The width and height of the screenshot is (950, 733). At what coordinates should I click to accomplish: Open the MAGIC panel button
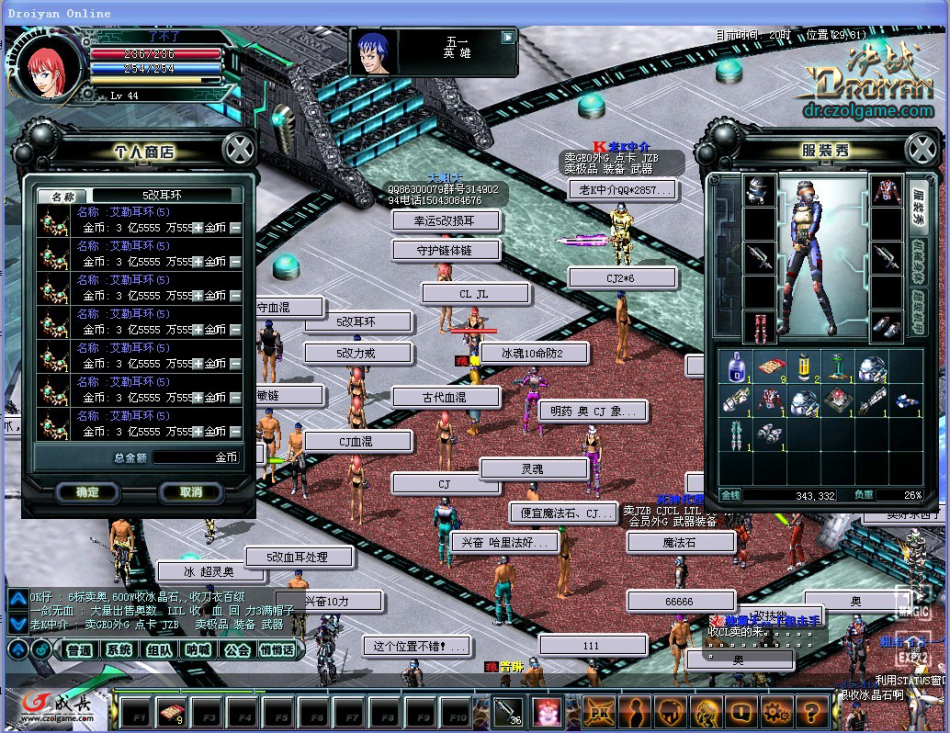[x=912, y=604]
